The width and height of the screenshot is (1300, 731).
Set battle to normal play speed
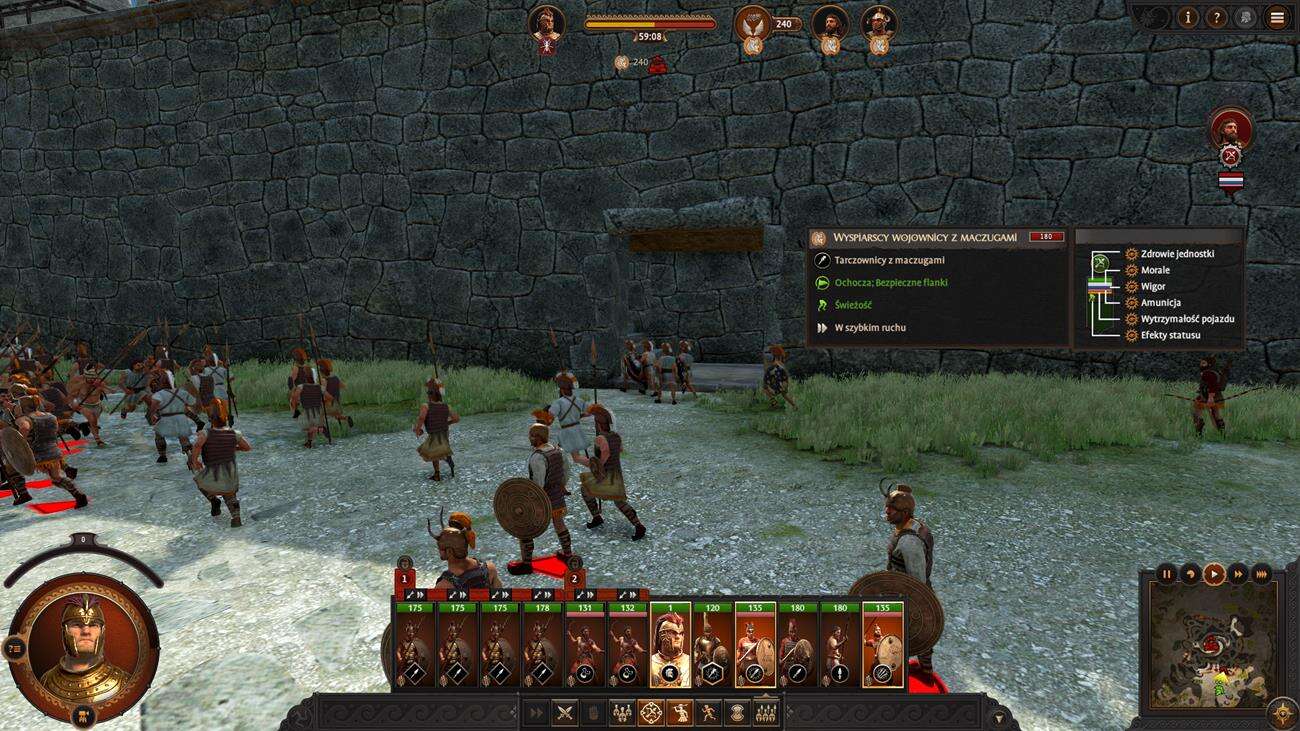click(x=1214, y=574)
